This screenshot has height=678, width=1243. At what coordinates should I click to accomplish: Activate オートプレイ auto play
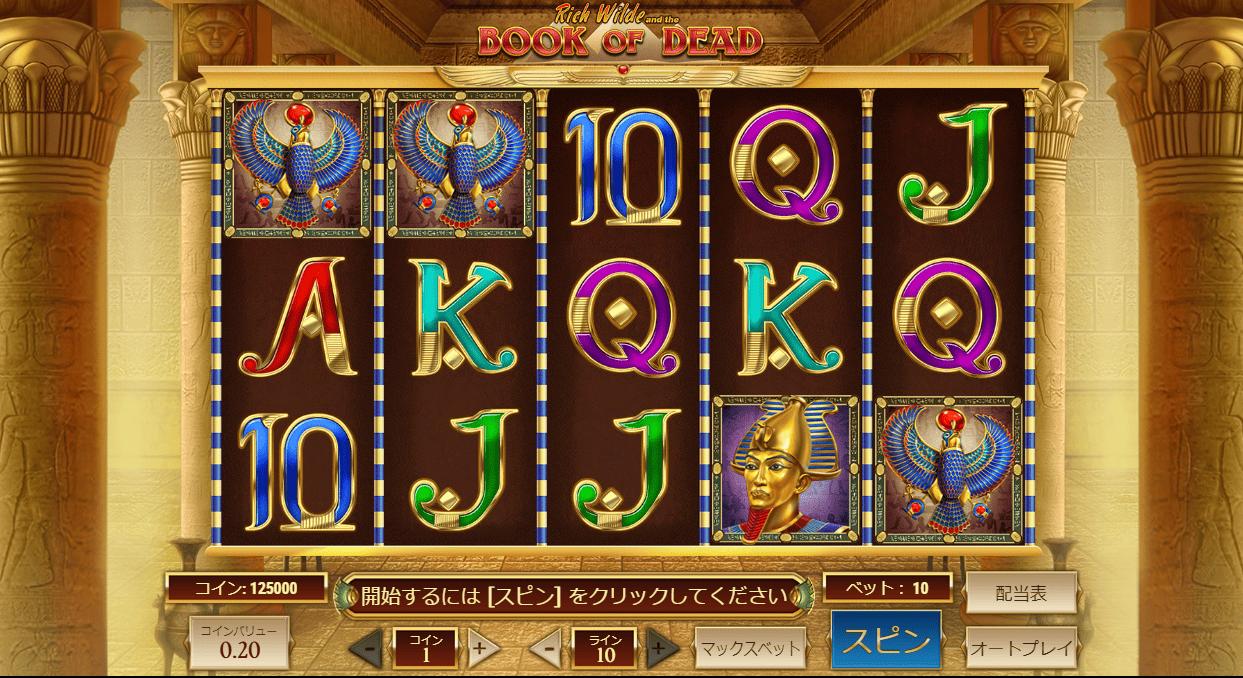(x=1020, y=647)
